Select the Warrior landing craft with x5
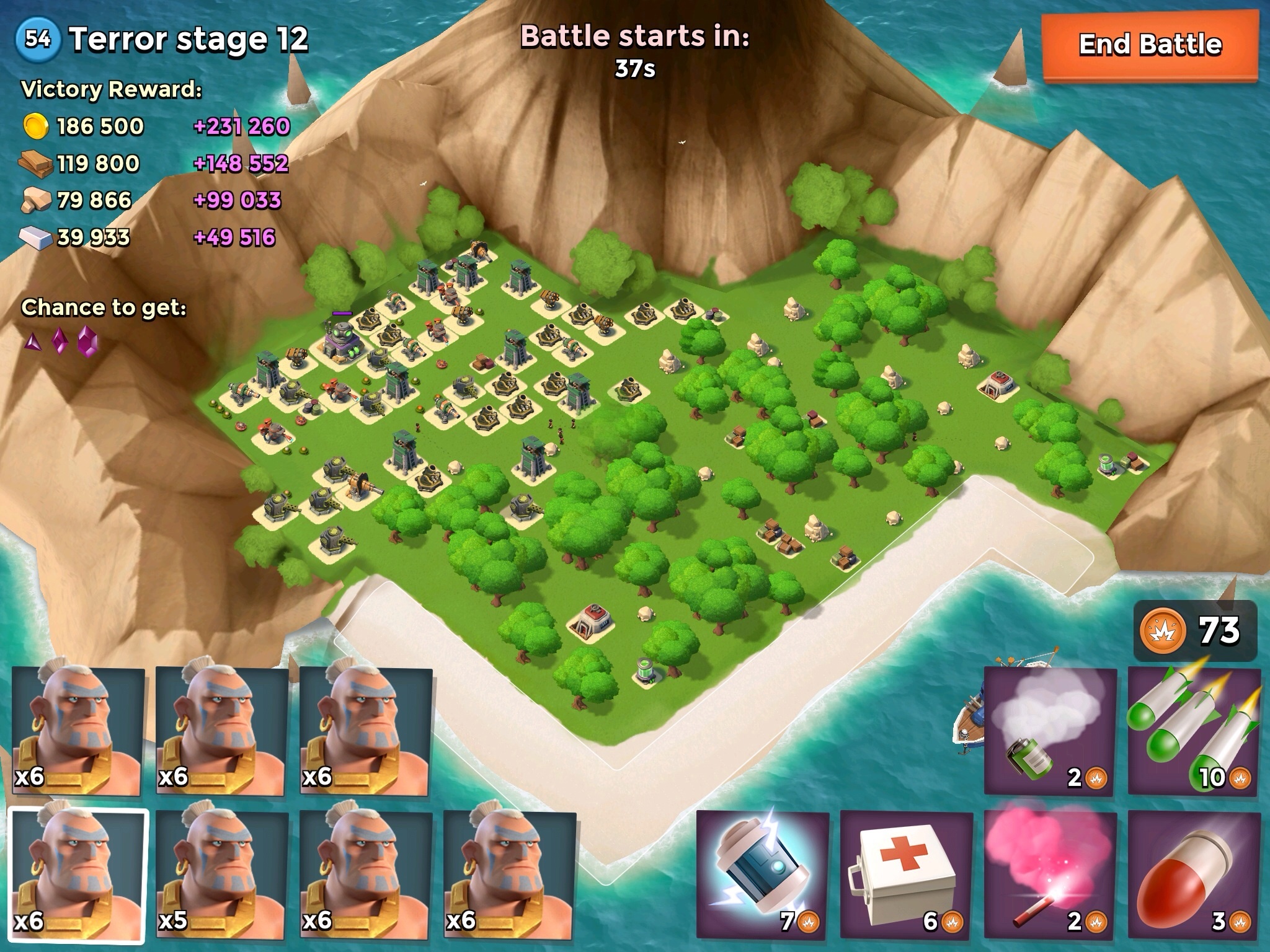 pyautogui.click(x=222, y=875)
